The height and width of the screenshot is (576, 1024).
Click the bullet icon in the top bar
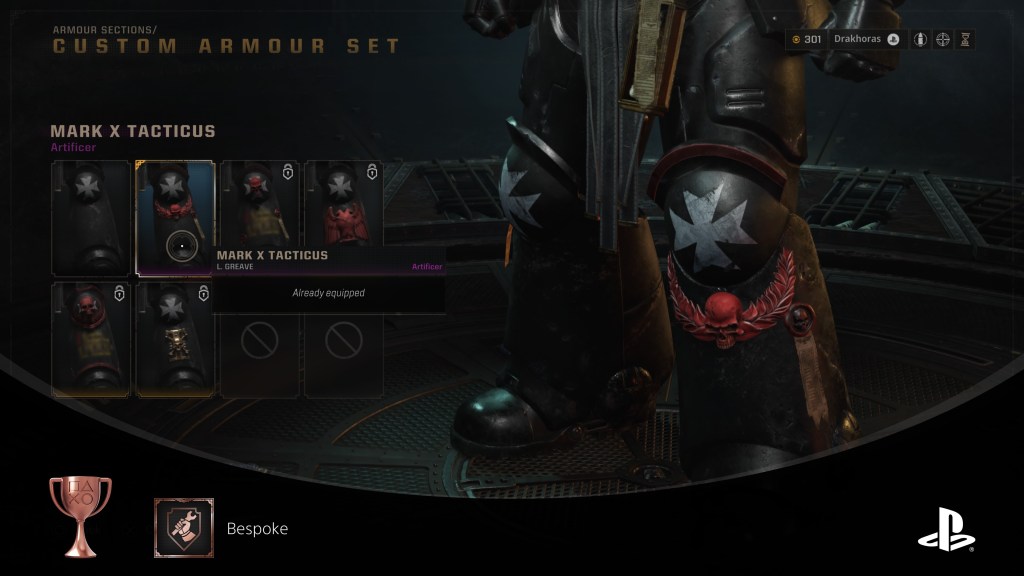tap(918, 40)
